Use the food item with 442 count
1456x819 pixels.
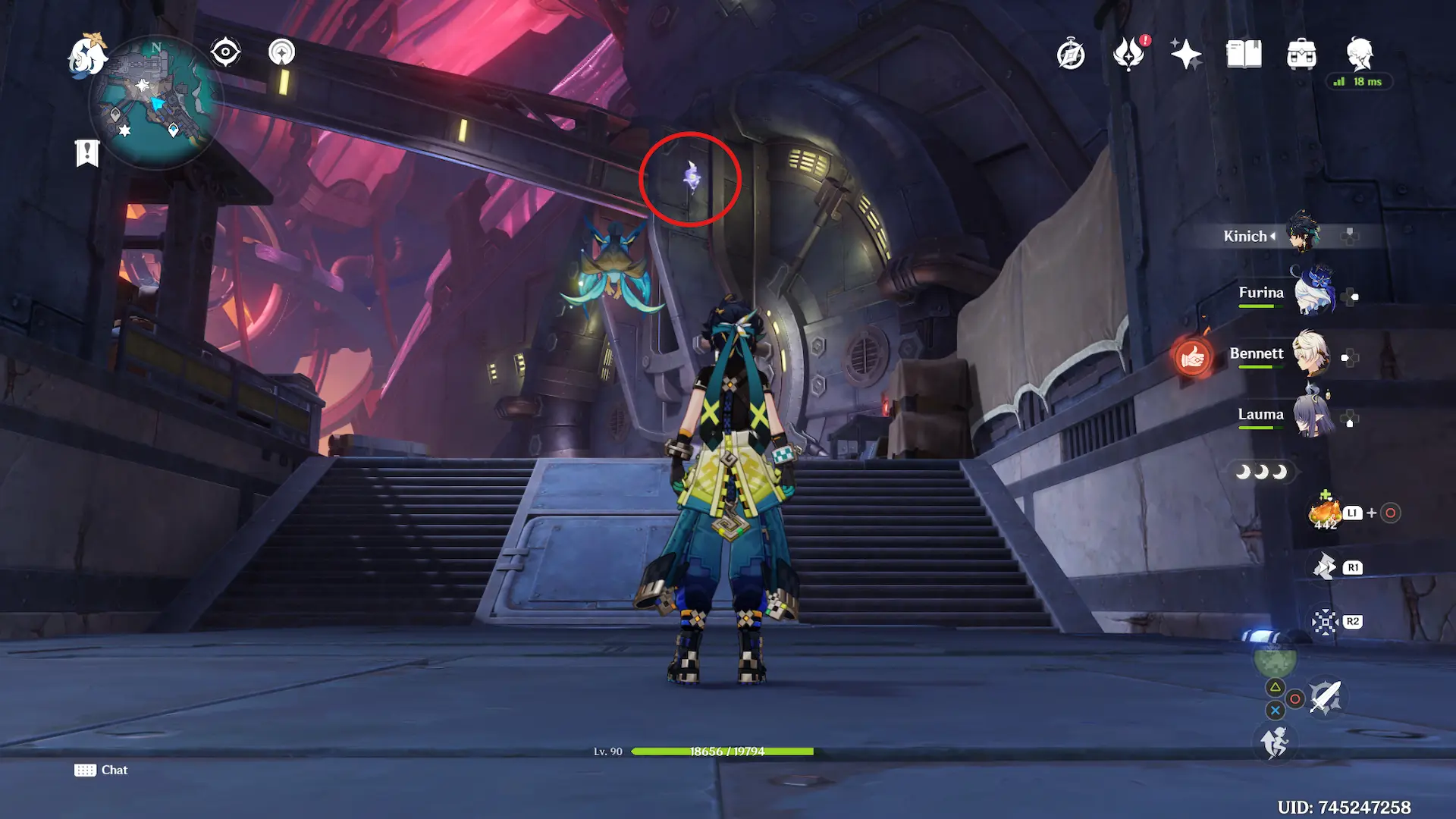1326,513
